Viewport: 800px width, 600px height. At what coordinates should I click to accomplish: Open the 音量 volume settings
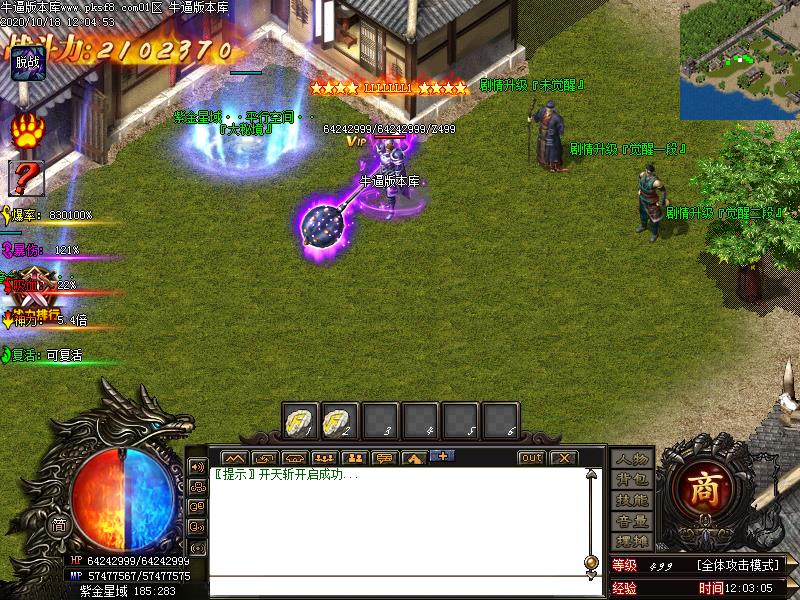coord(632,520)
